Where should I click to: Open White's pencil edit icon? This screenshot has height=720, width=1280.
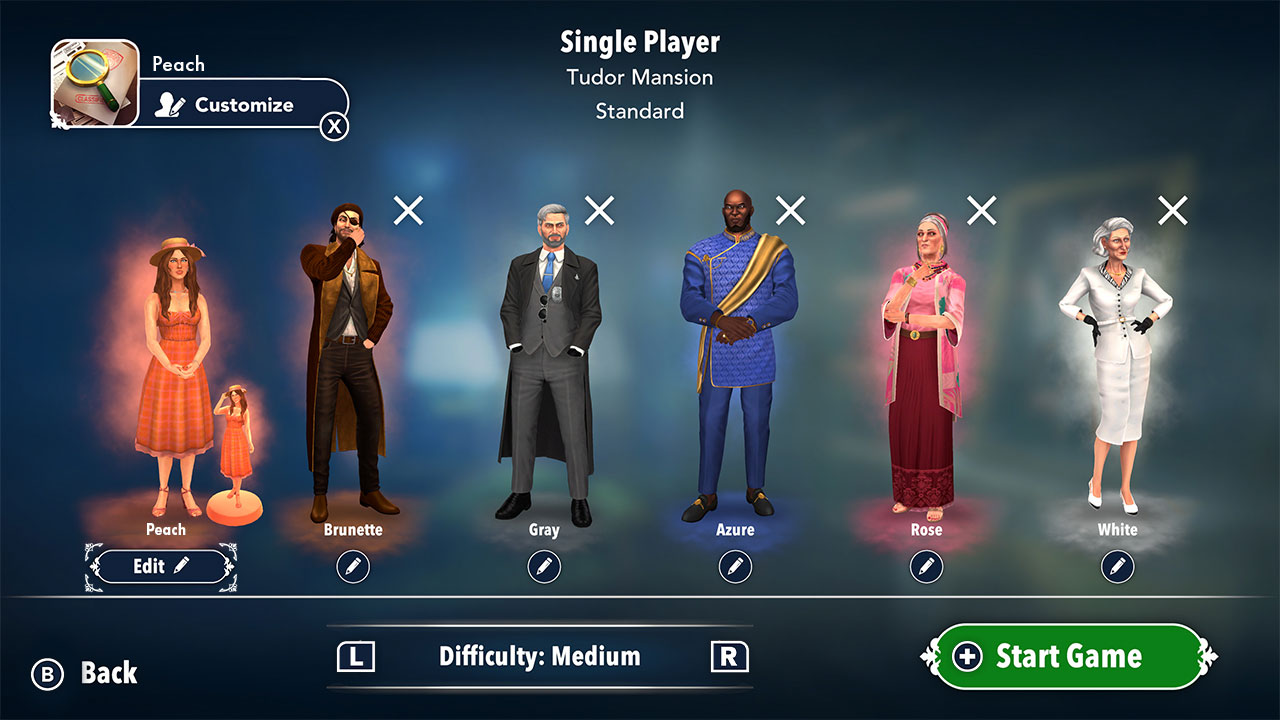click(x=1118, y=565)
